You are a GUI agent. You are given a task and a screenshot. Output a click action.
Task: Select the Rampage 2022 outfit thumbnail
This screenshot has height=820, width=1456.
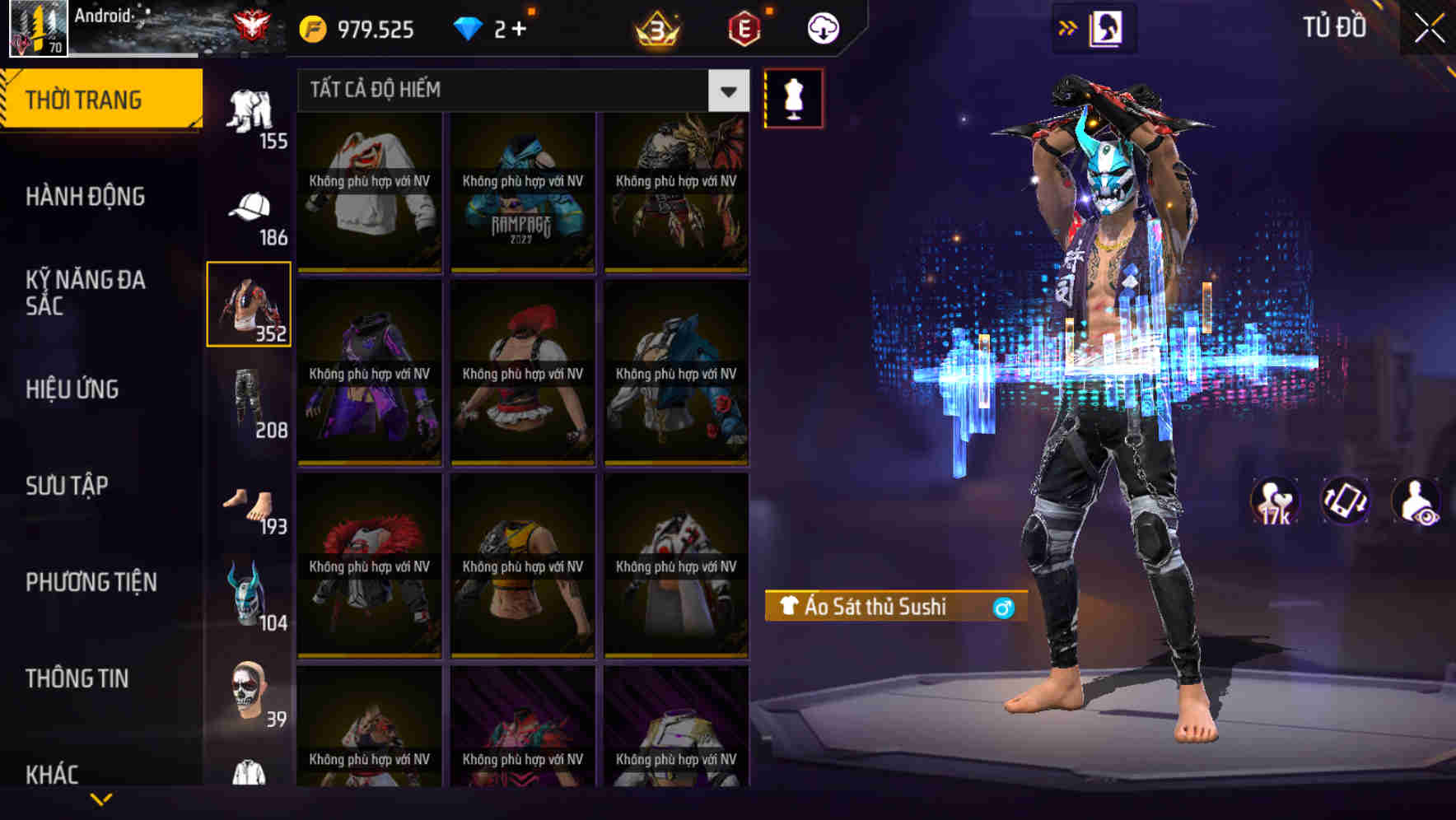point(523,193)
